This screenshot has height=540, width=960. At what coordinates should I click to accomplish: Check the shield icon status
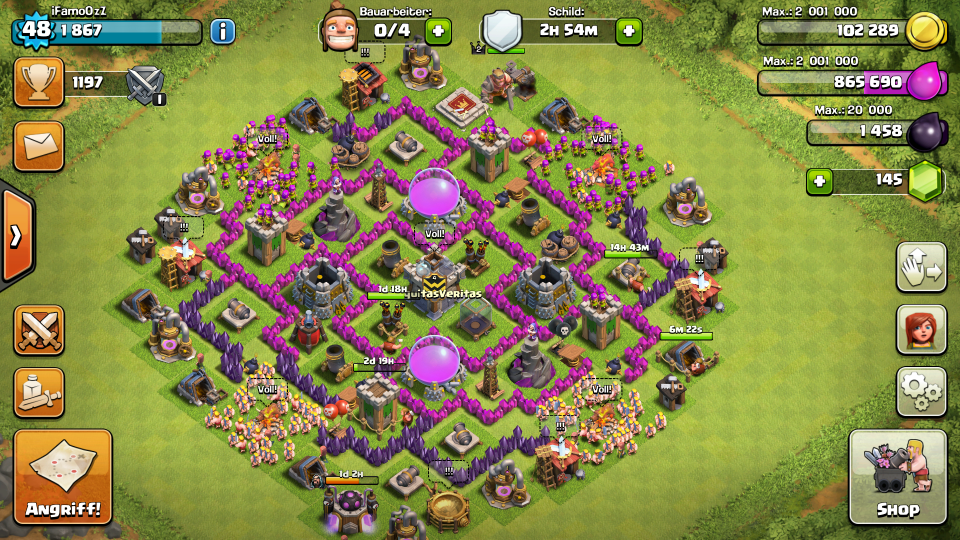[502, 31]
